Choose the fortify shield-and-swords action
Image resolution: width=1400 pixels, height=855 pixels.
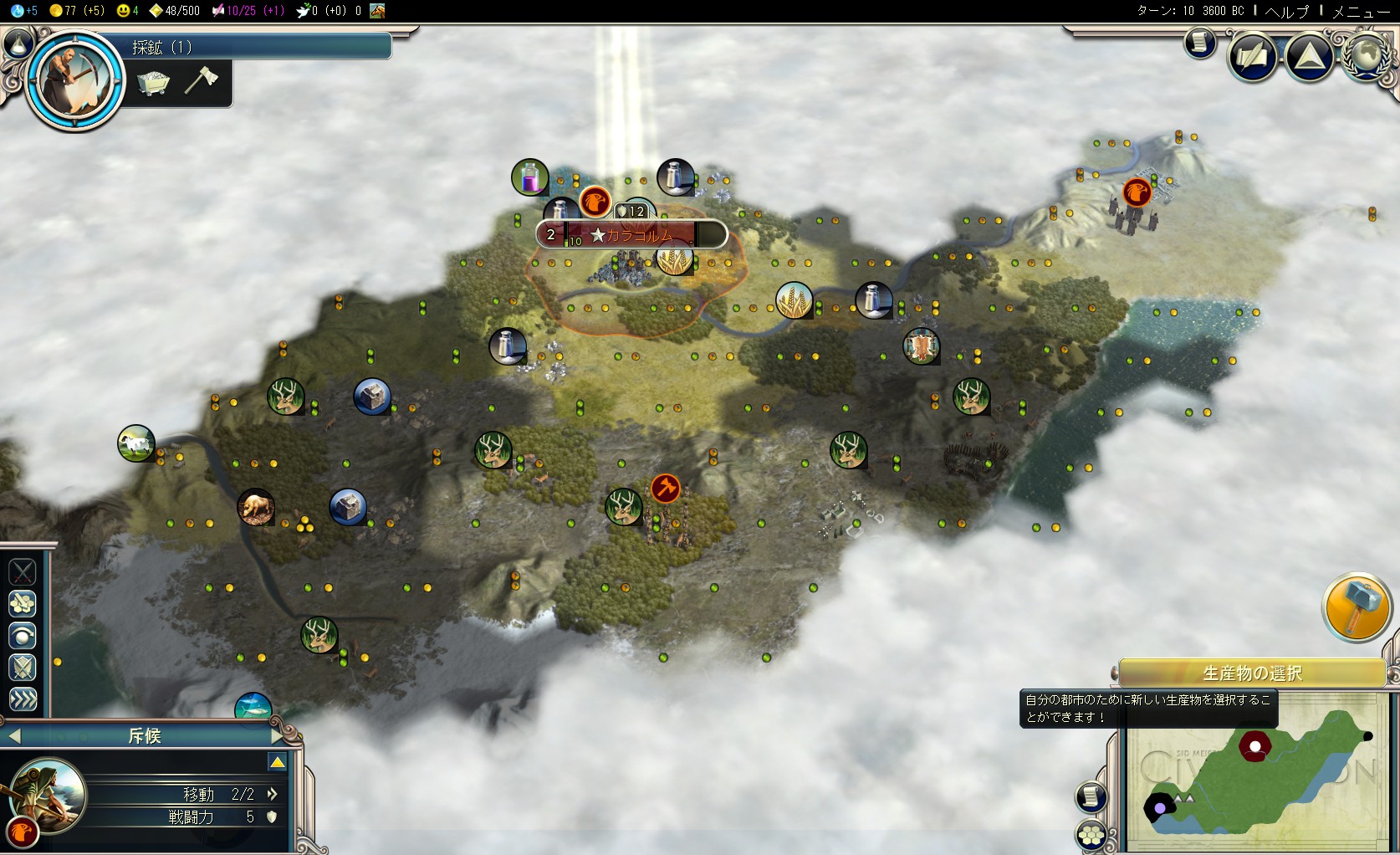23,667
